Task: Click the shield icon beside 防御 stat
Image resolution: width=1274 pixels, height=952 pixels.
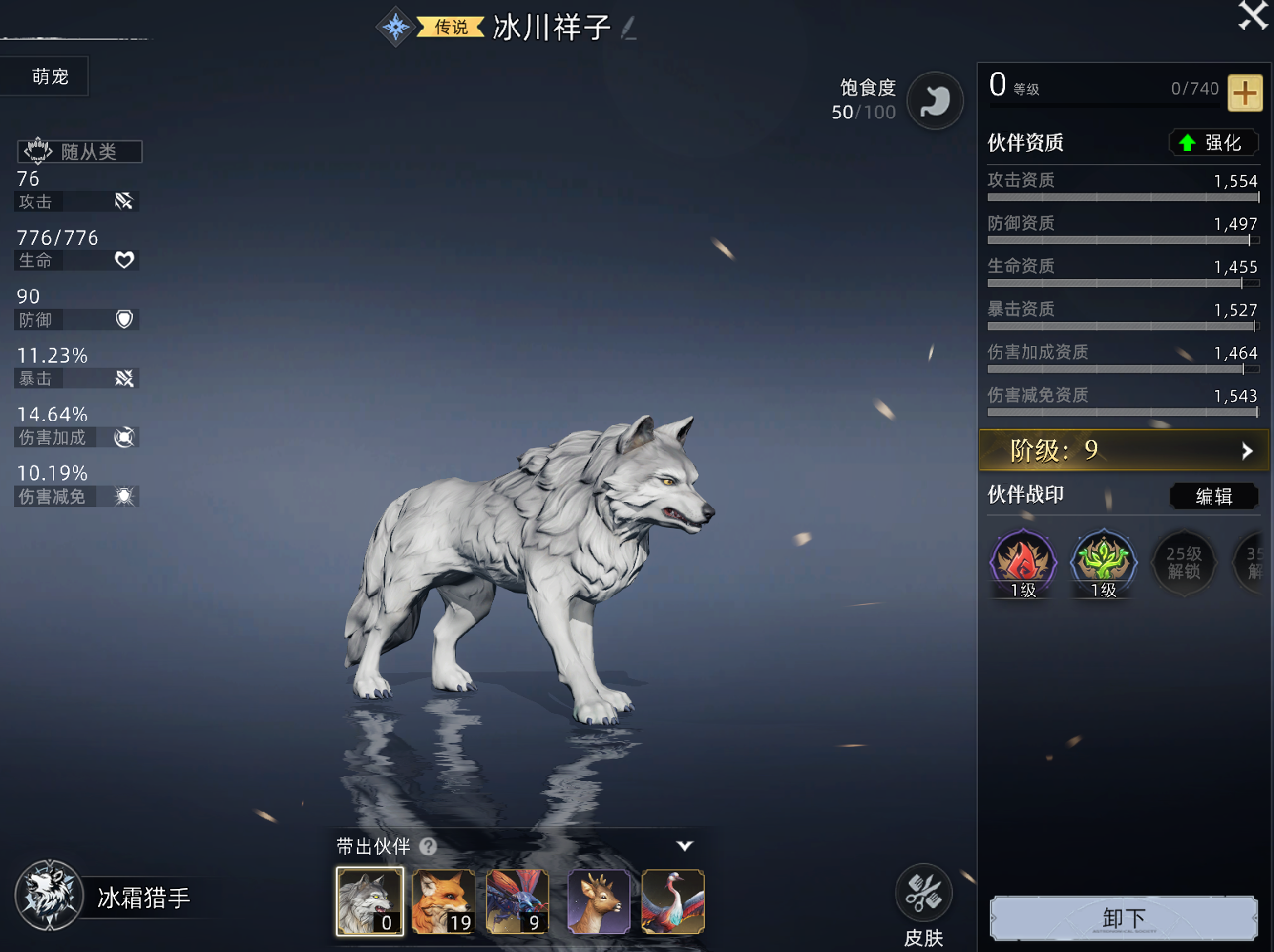Action: pos(124,320)
